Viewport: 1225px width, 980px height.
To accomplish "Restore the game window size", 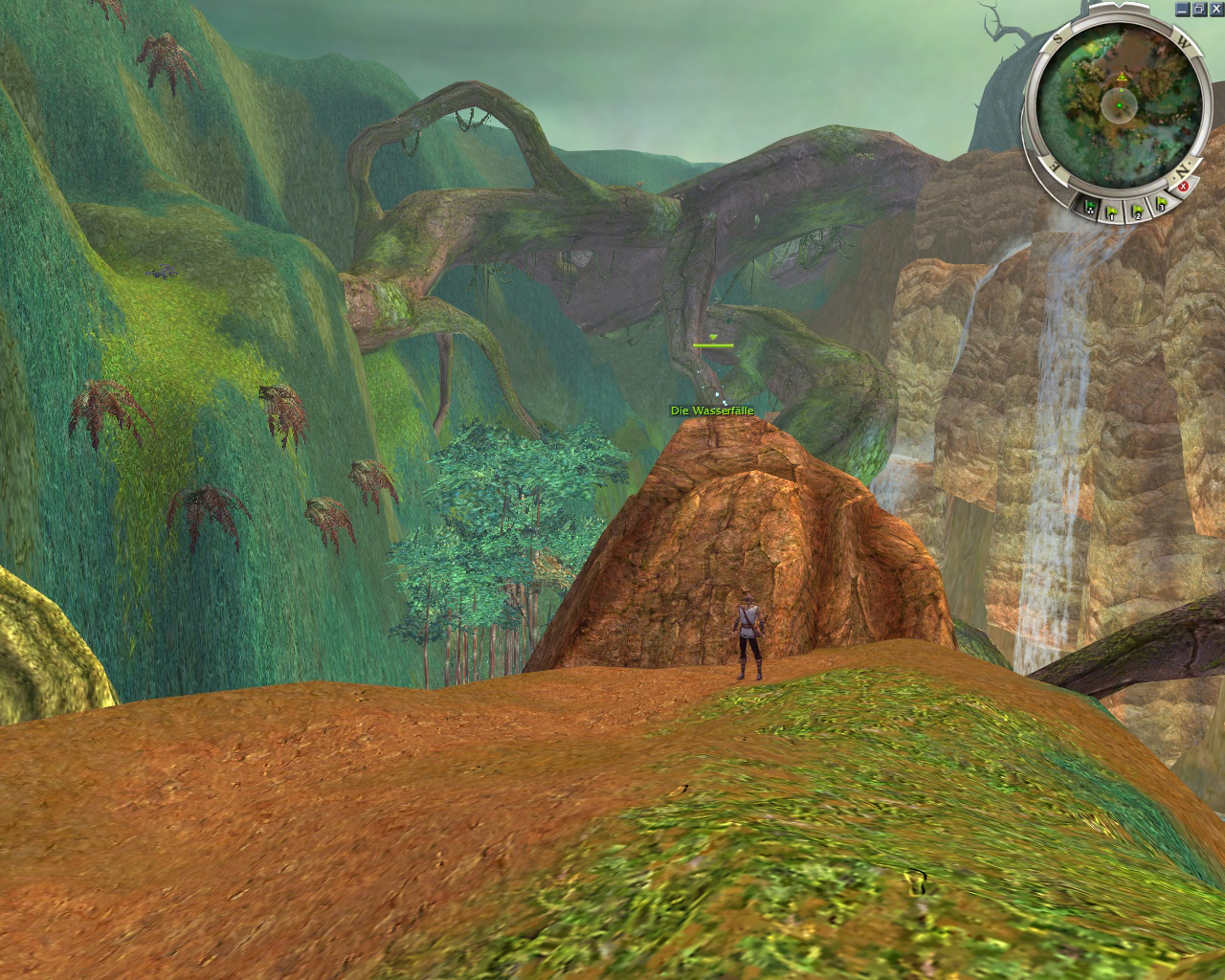I will point(1199,8).
